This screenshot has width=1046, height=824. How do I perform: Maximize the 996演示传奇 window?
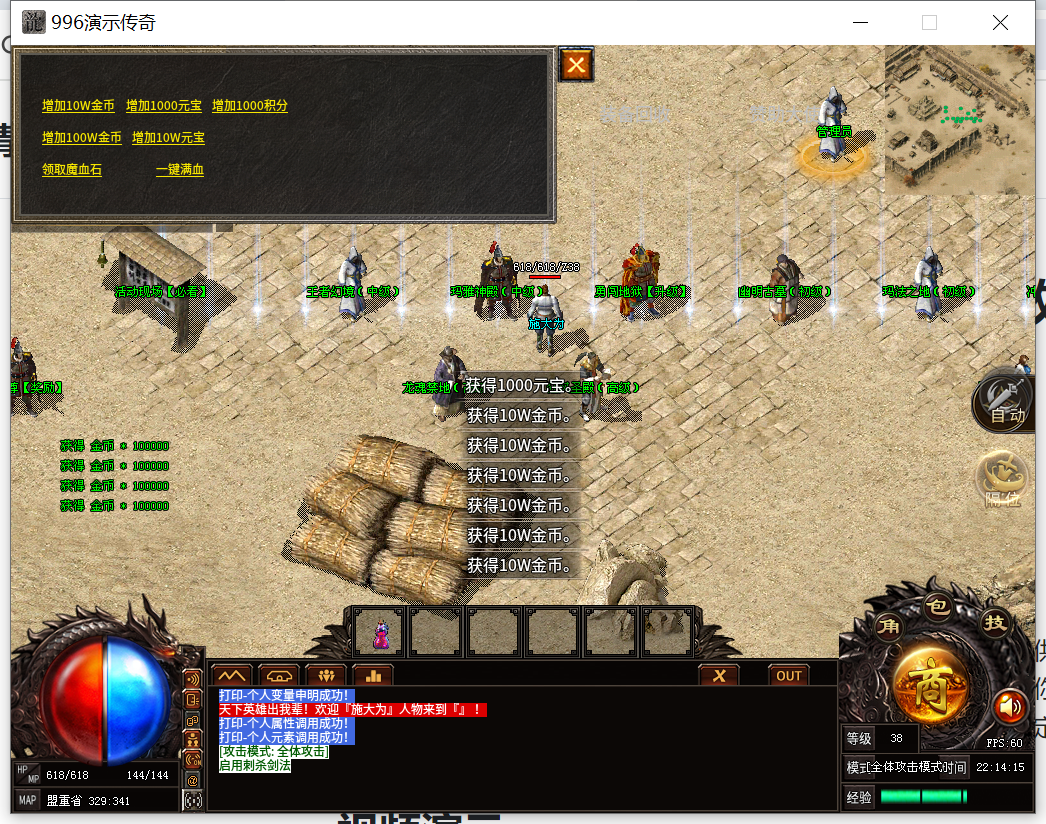929,22
